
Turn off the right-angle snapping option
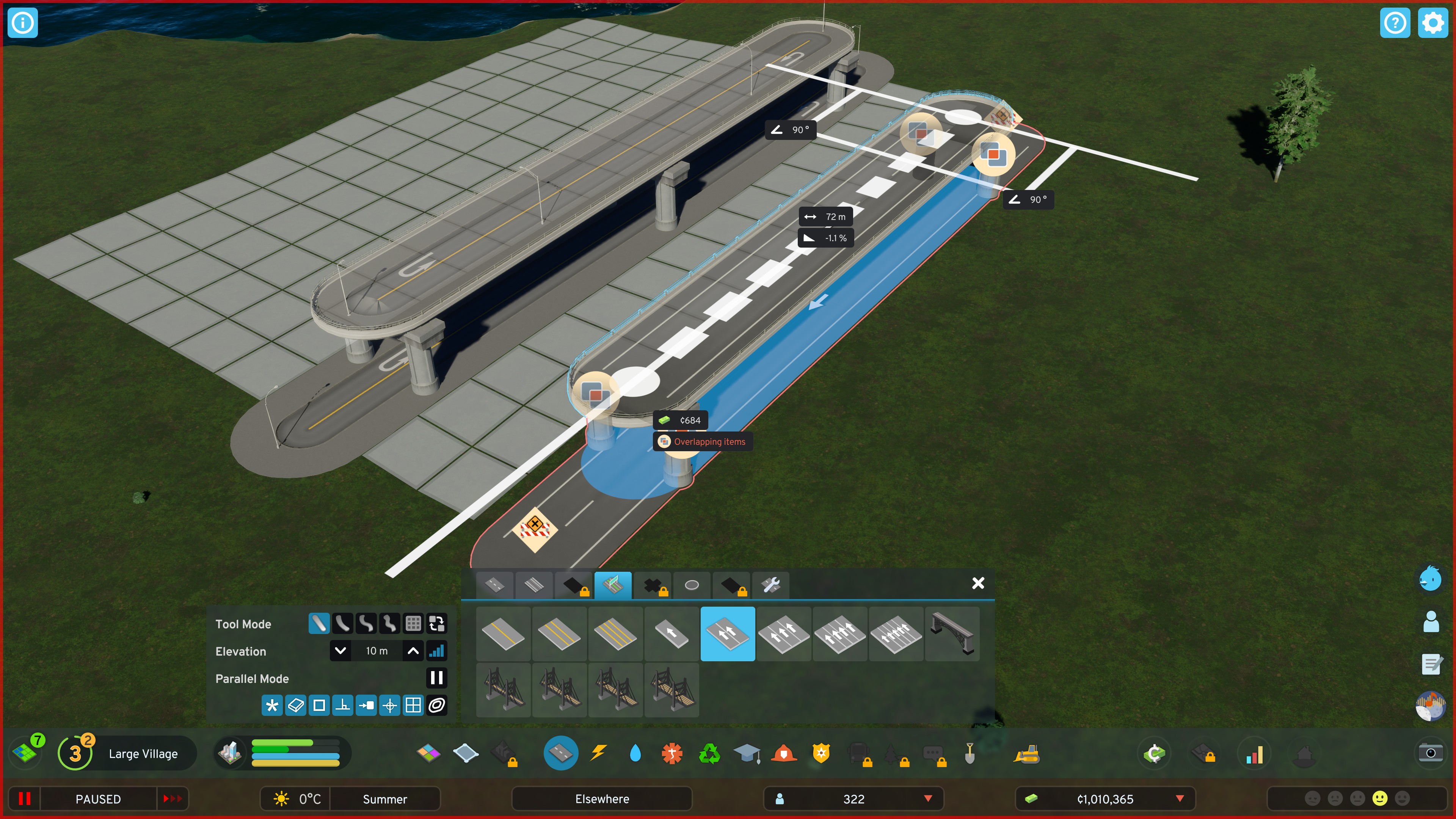pos(342,705)
